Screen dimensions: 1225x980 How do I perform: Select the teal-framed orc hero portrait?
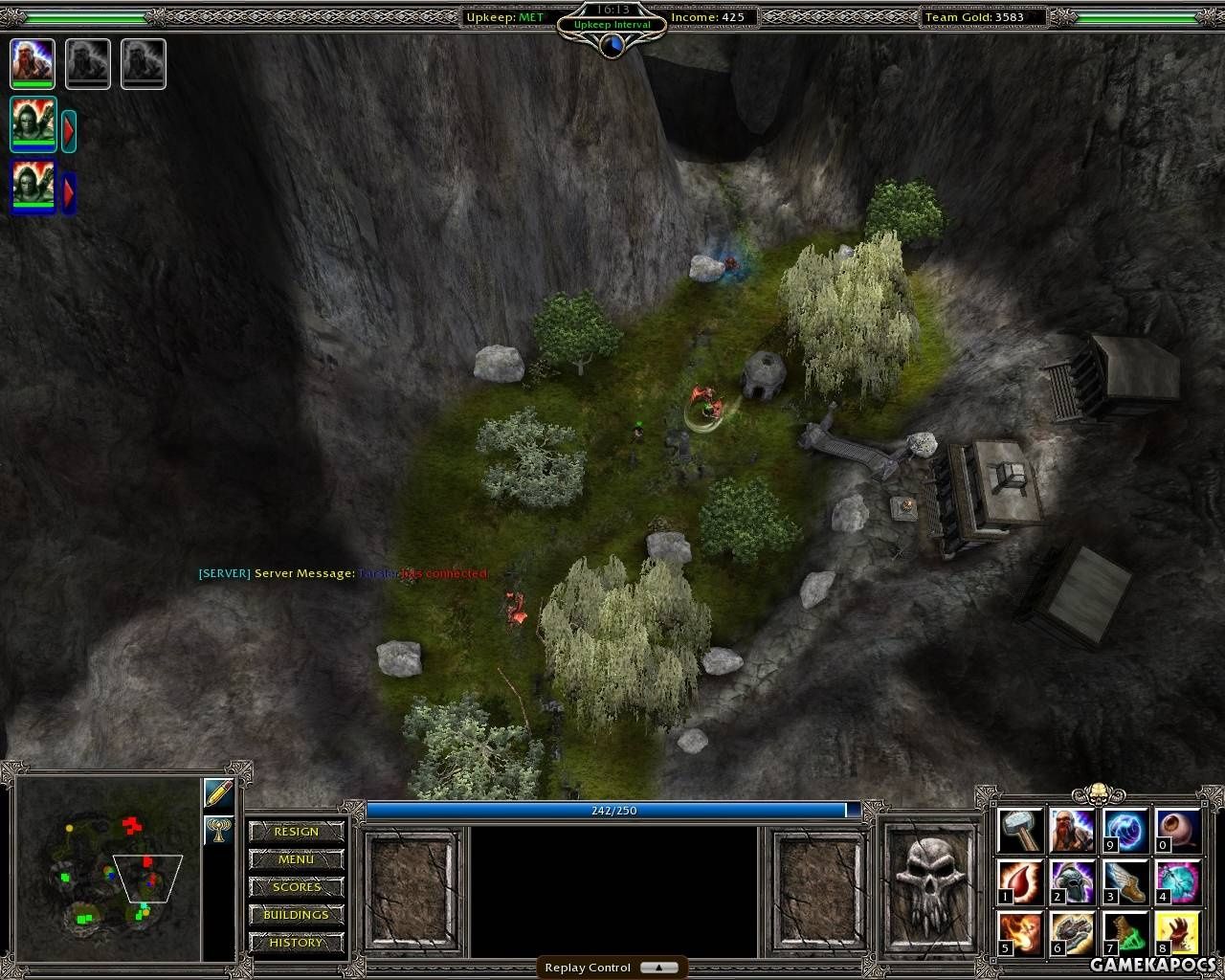click(x=33, y=124)
